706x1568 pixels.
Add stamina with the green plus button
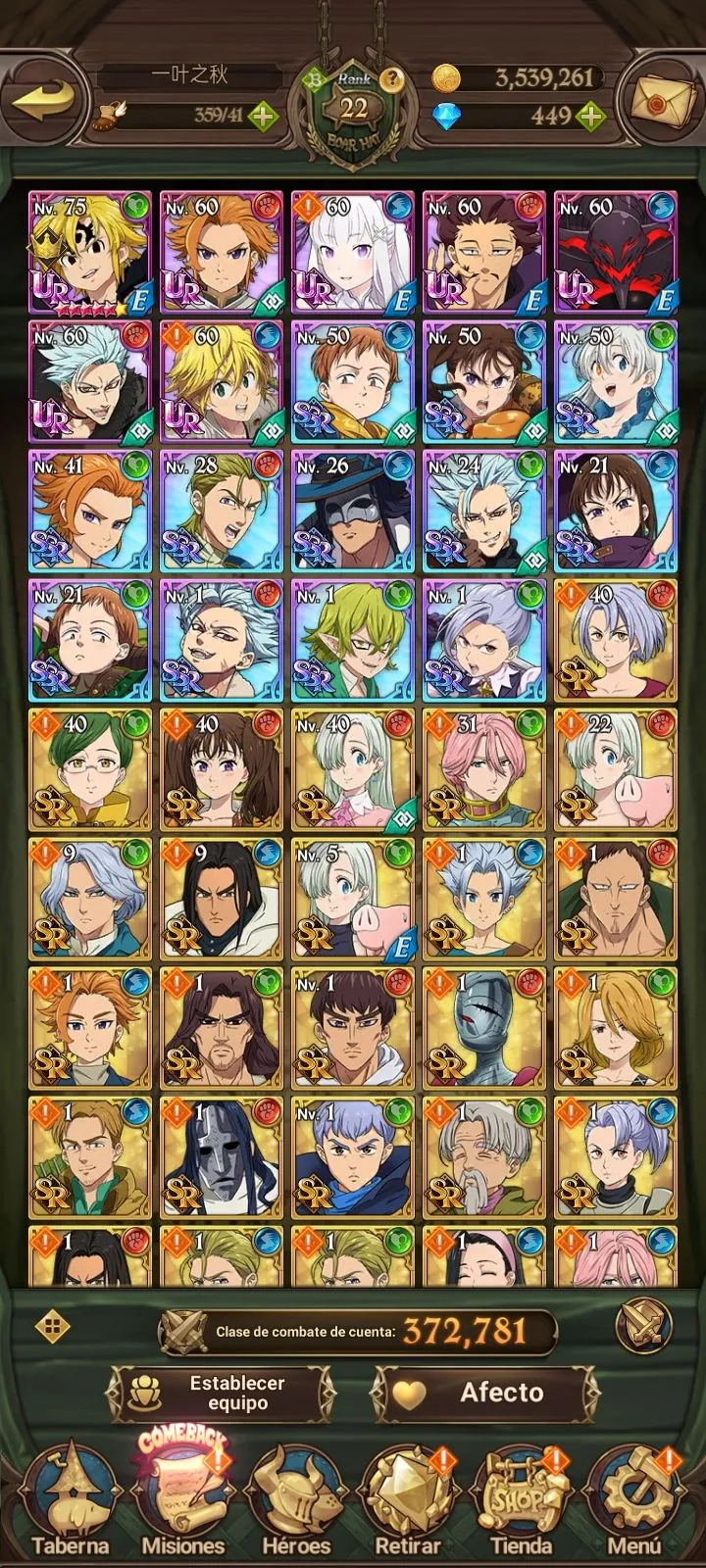pos(262,117)
